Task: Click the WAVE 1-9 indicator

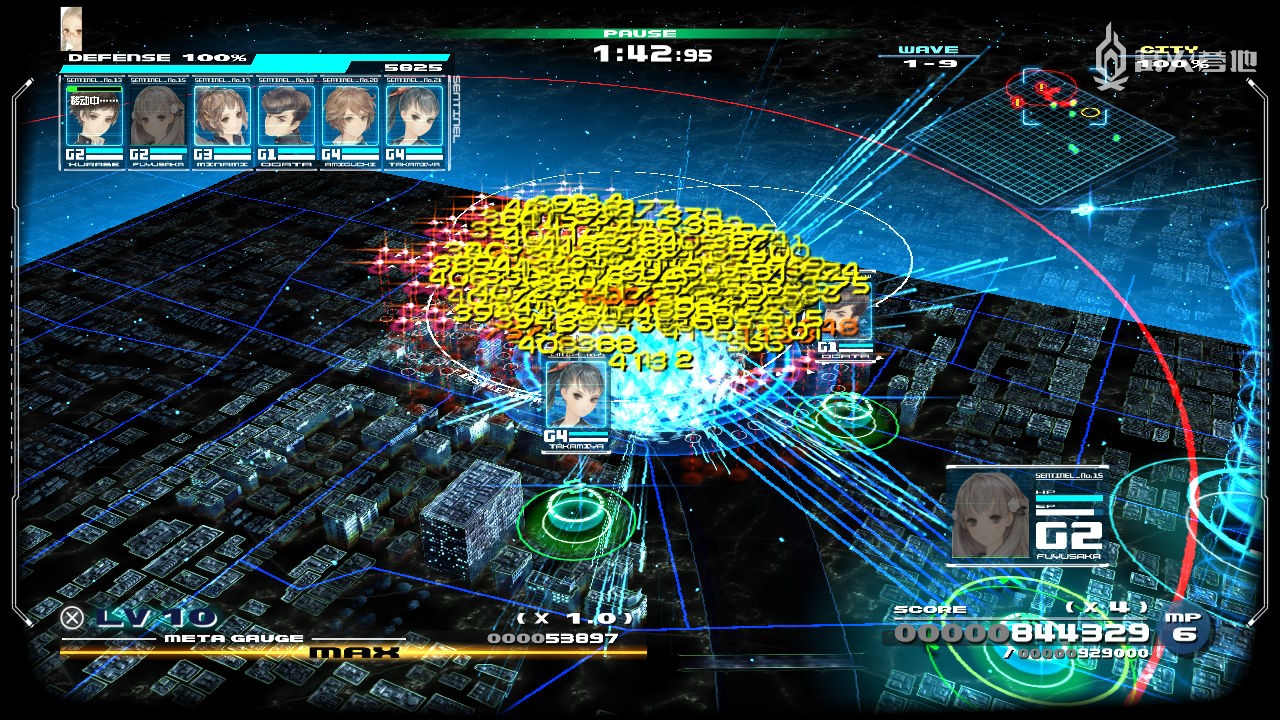Action: click(x=930, y=55)
